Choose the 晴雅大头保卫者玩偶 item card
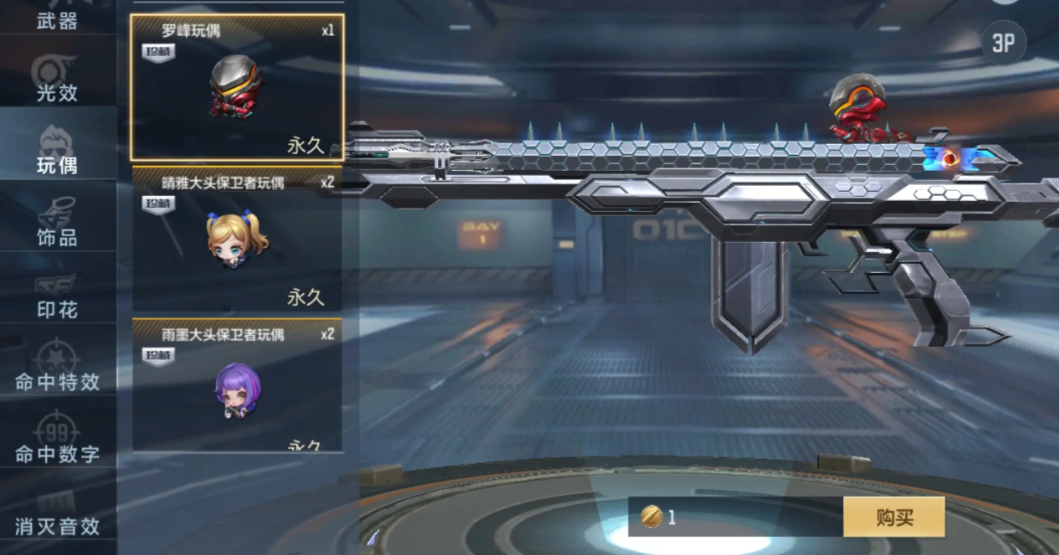This screenshot has height=555, width=1059. 237,240
